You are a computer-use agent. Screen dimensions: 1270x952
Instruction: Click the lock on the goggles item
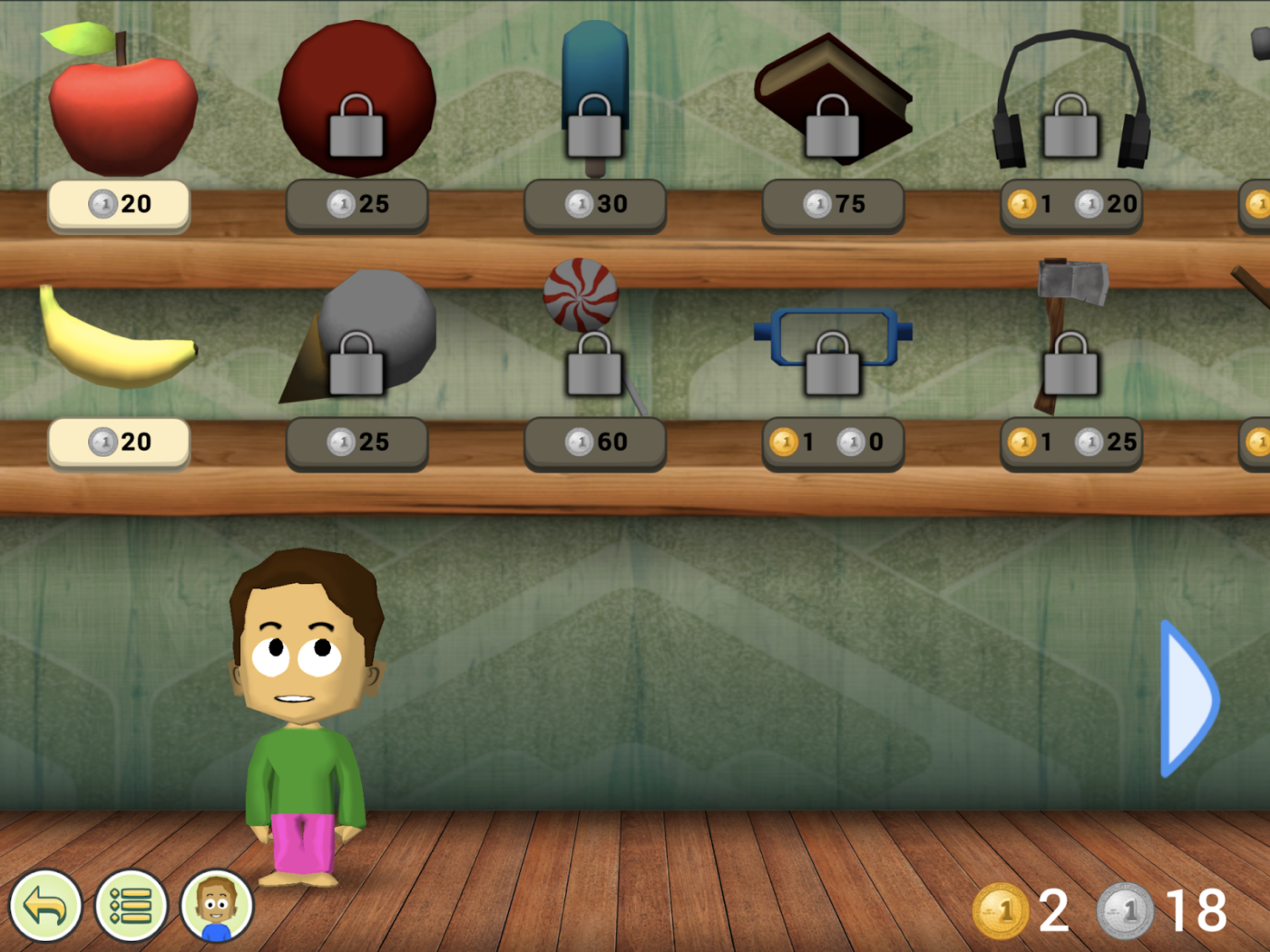pos(833,367)
